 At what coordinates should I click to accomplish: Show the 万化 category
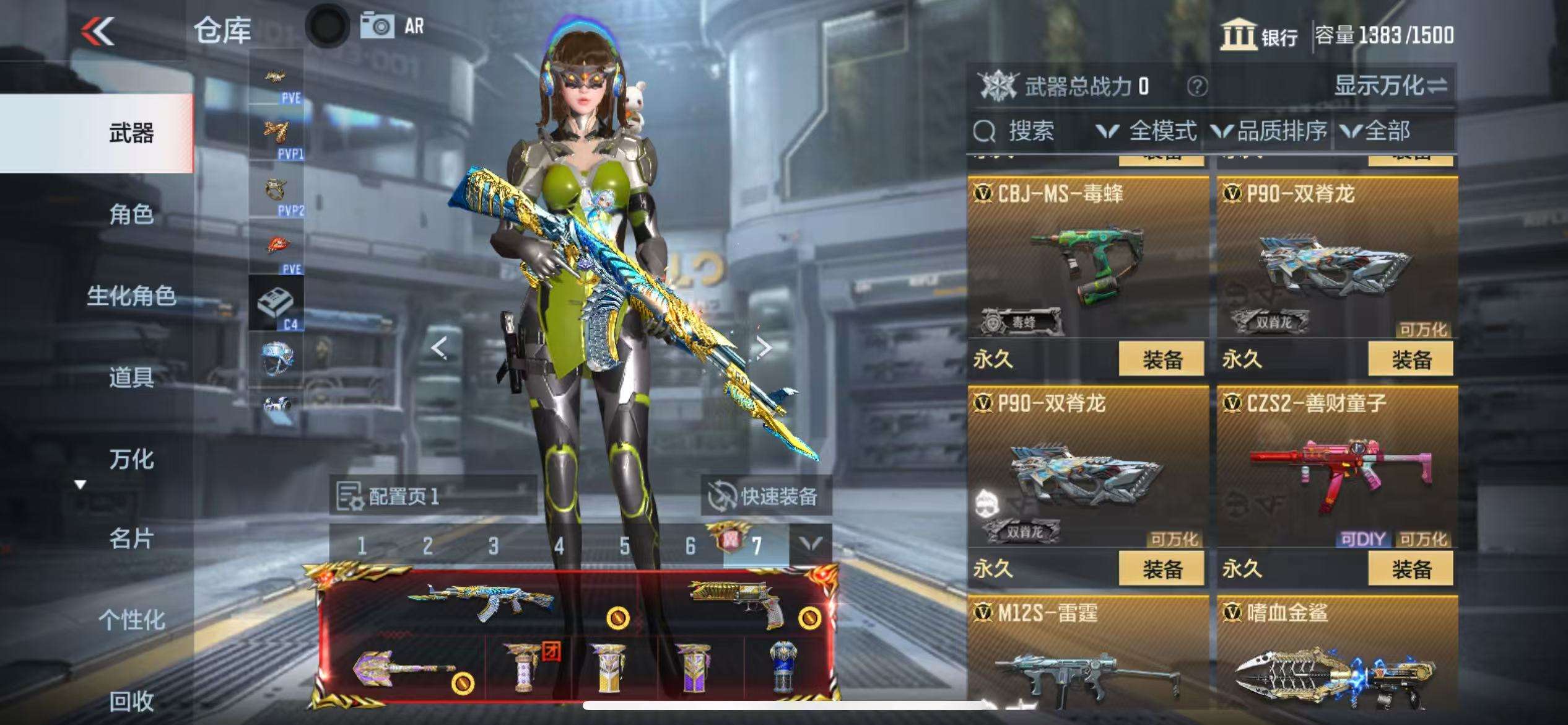point(131,459)
